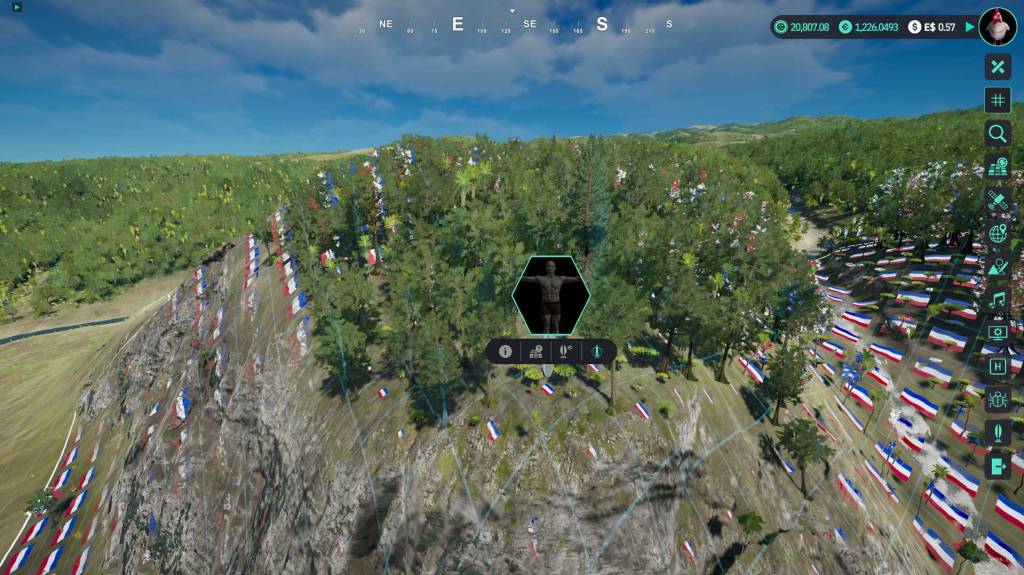Open the buildings icon in the avatar toolbar
This screenshot has width=1024, height=575.
click(x=536, y=351)
